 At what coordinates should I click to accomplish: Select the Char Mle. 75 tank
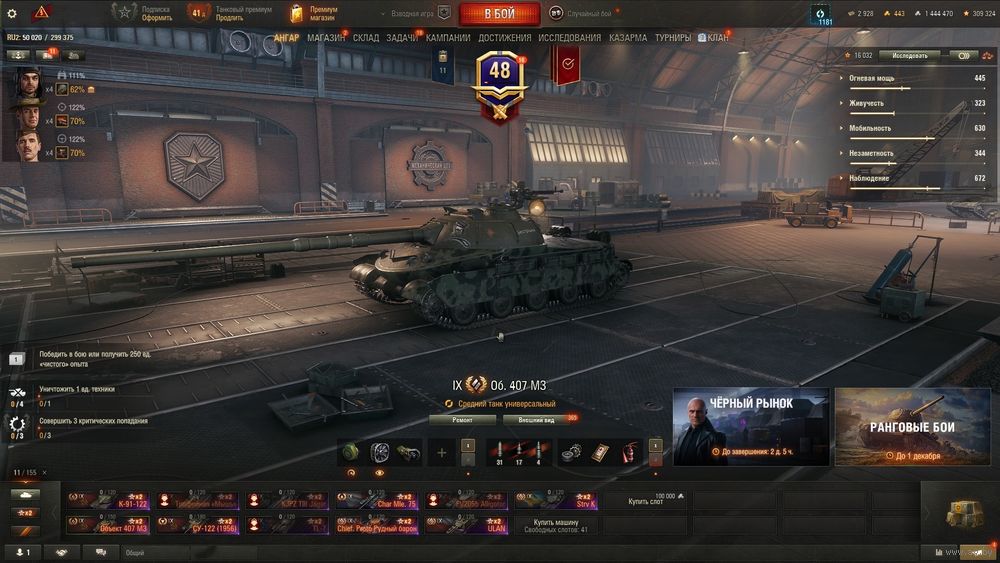click(x=376, y=500)
